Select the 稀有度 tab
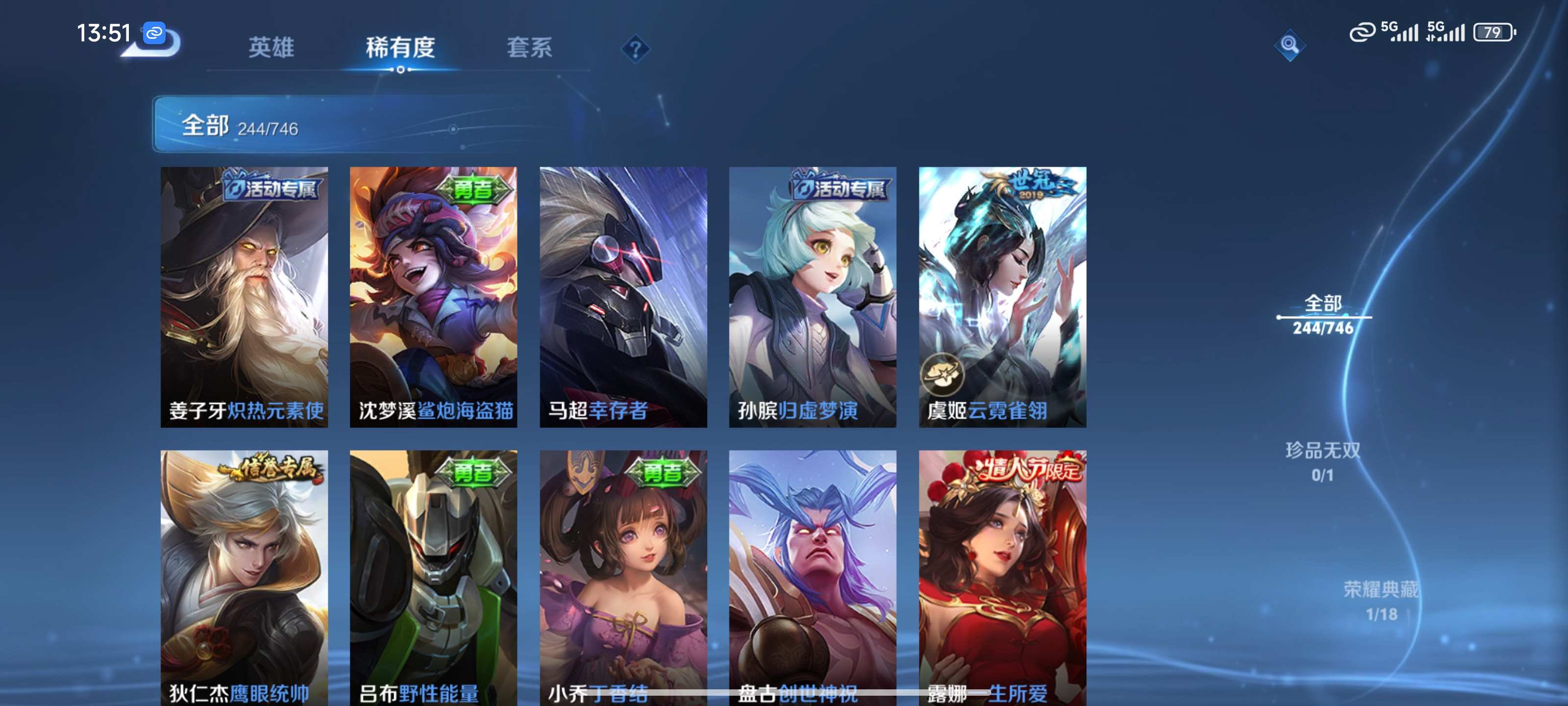This screenshot has height=706, width=1568. pos(400,48)
